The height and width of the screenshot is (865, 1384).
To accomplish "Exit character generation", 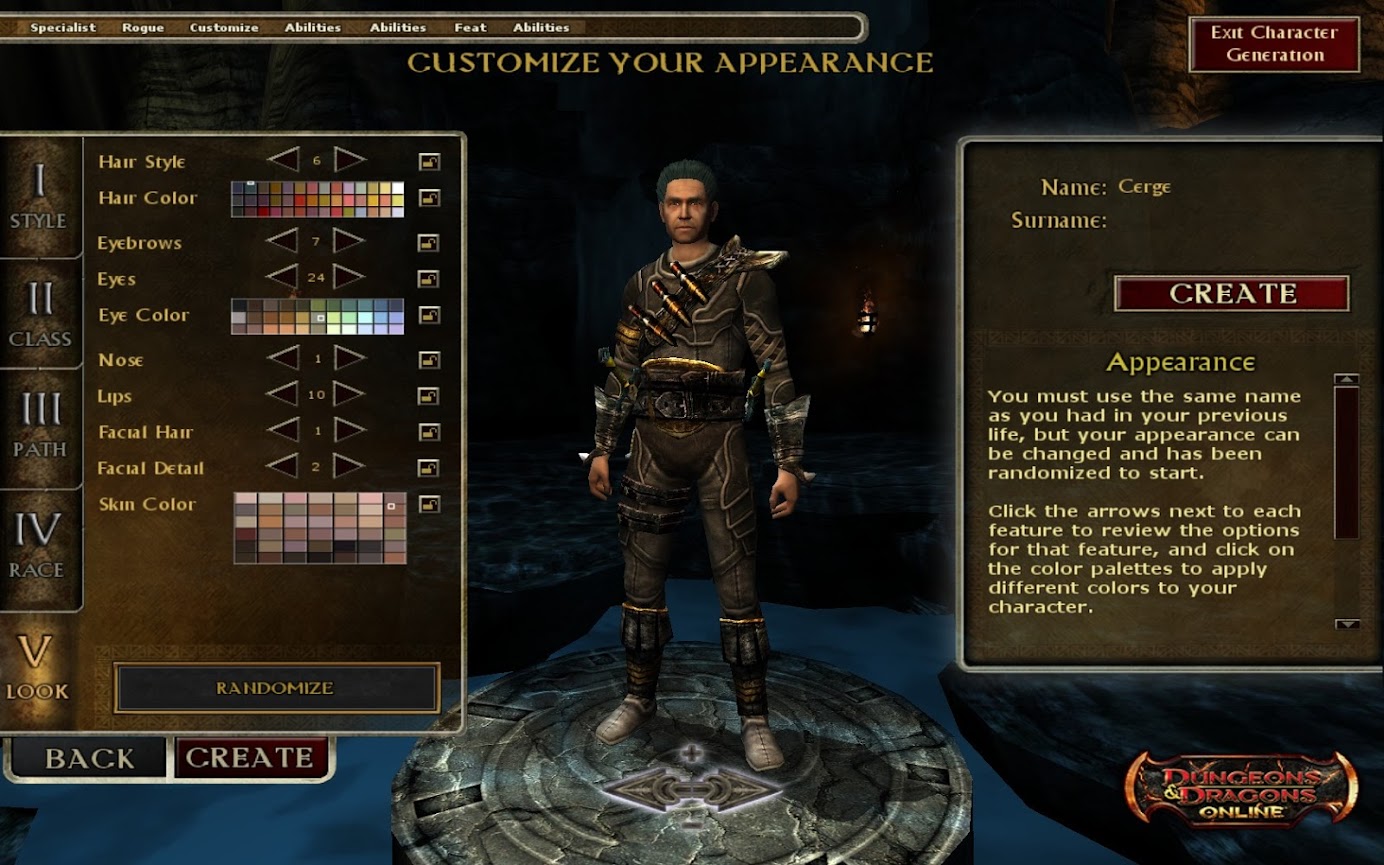I will point(1273,44).
